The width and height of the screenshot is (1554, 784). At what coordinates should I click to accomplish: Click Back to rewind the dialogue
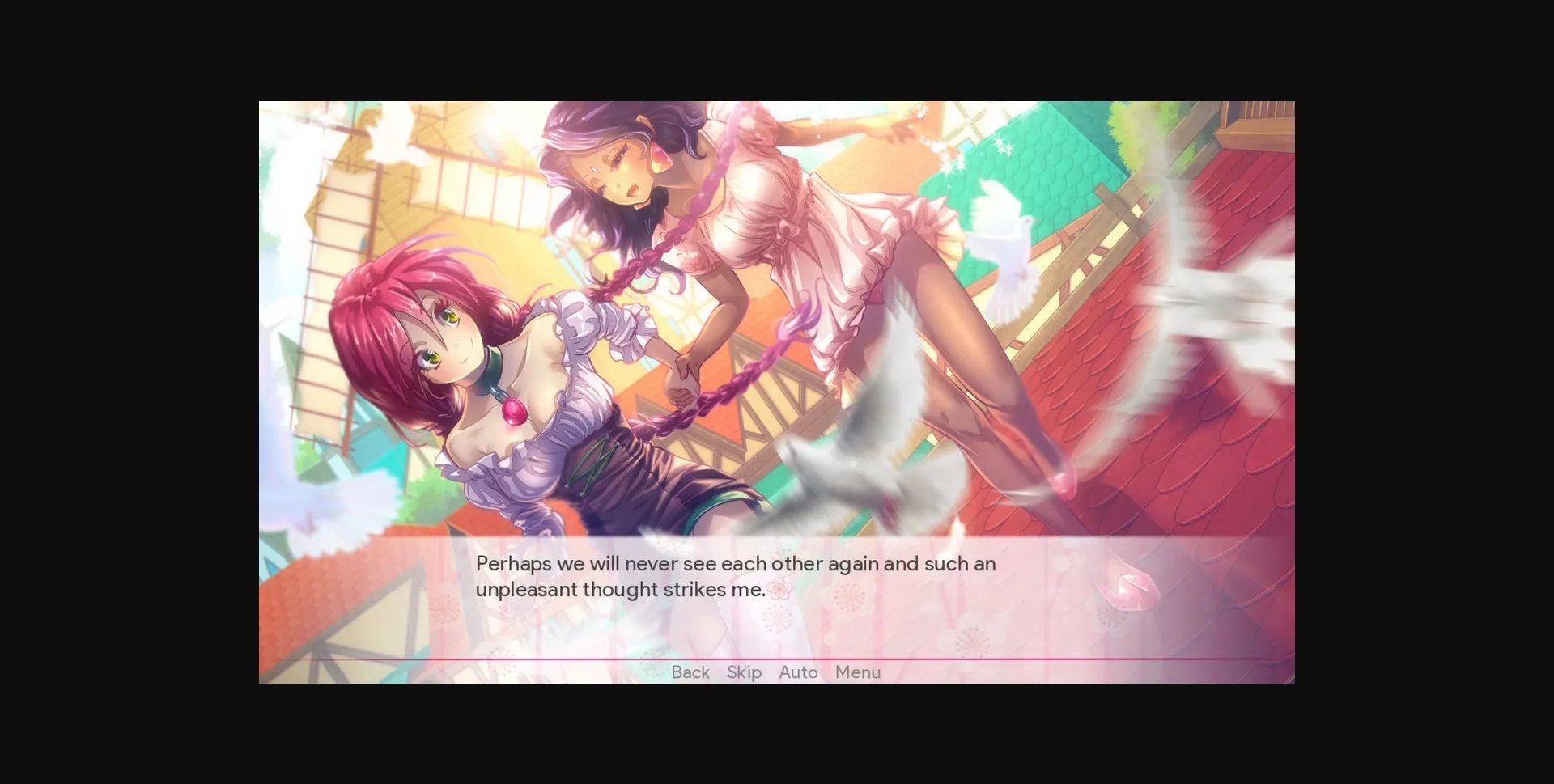click(690, 672)
